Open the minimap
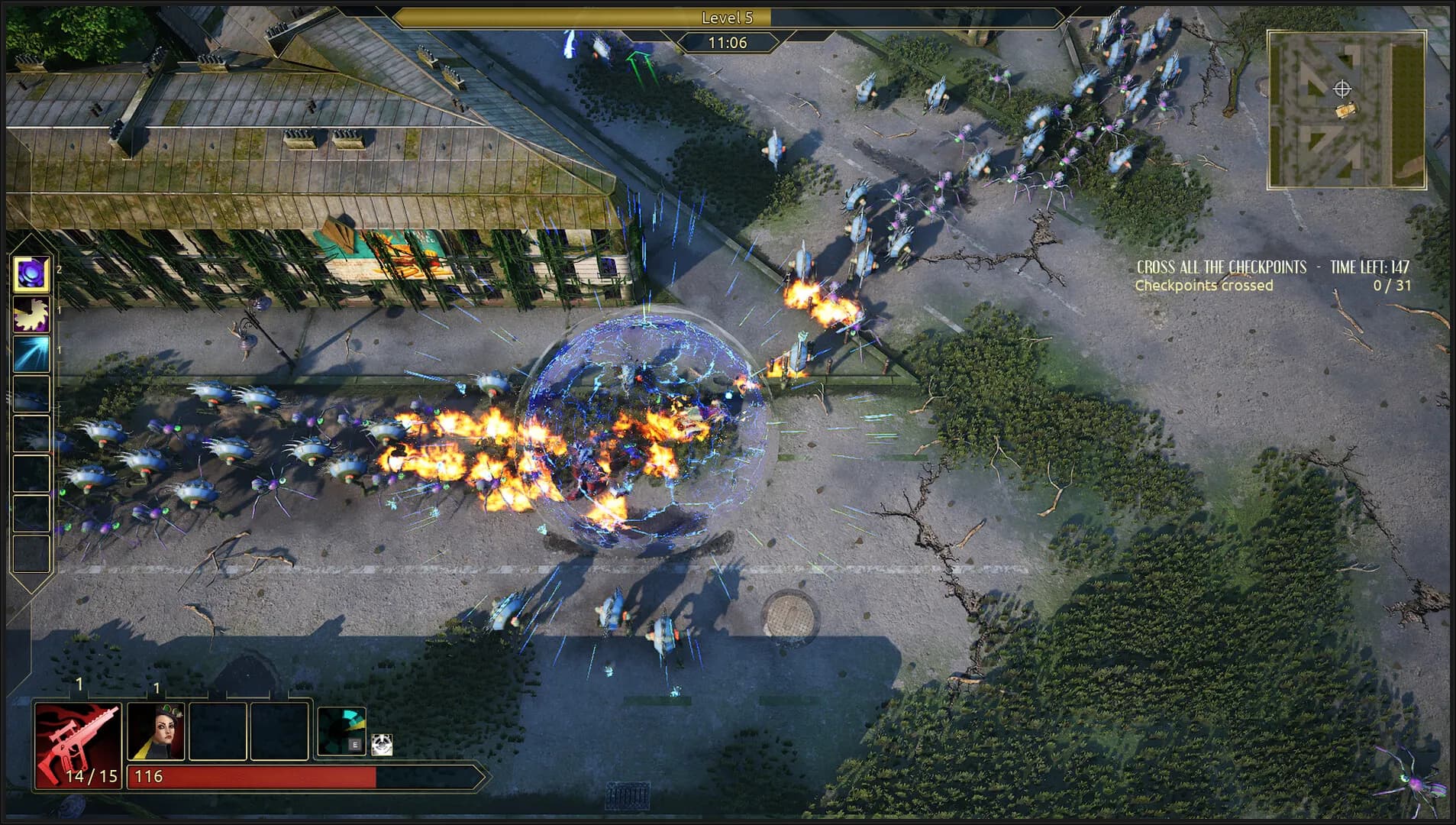 pyautogui.click(x=1346, y=110)
